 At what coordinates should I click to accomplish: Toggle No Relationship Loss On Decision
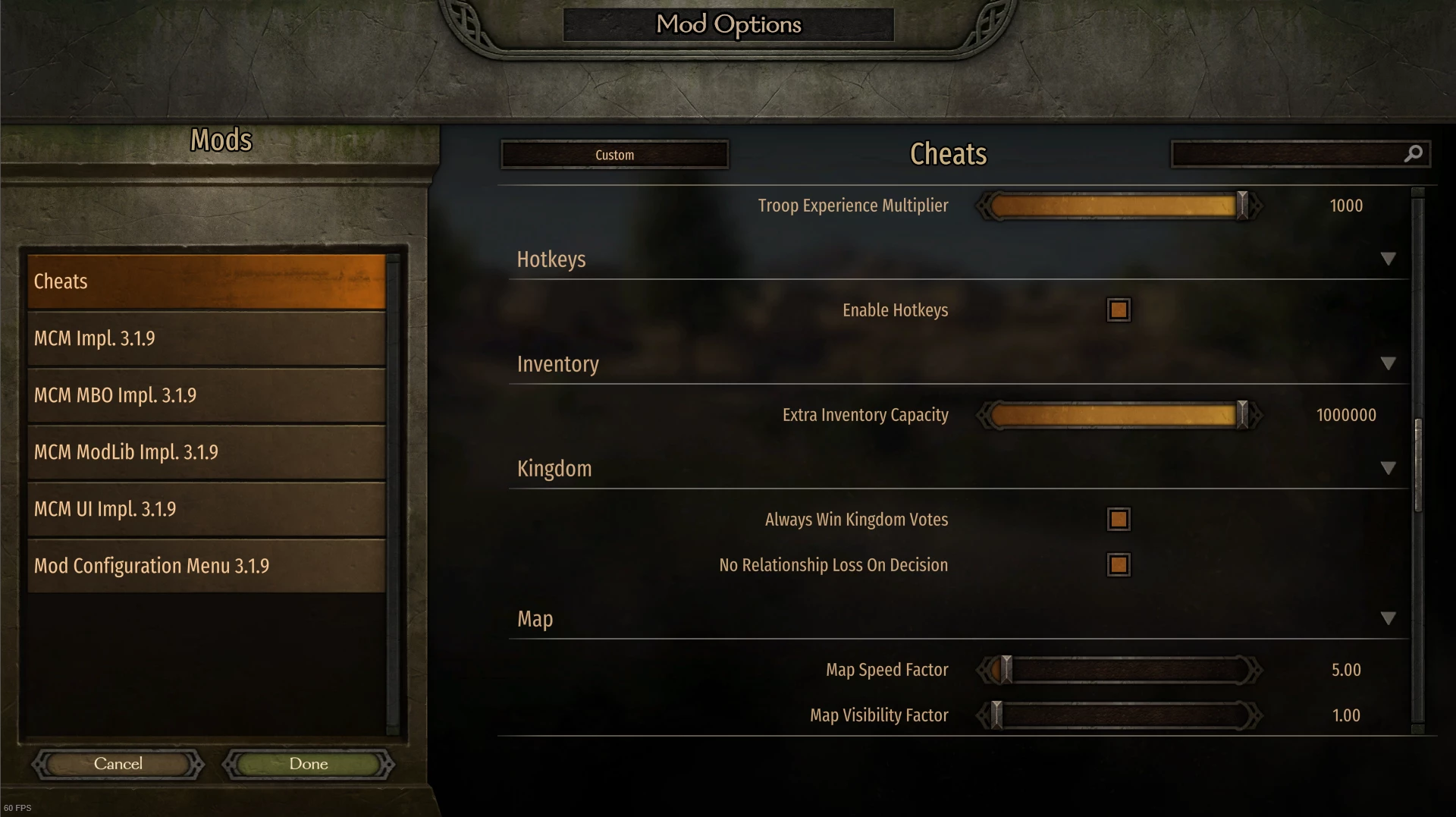(x=1119, y=565)
